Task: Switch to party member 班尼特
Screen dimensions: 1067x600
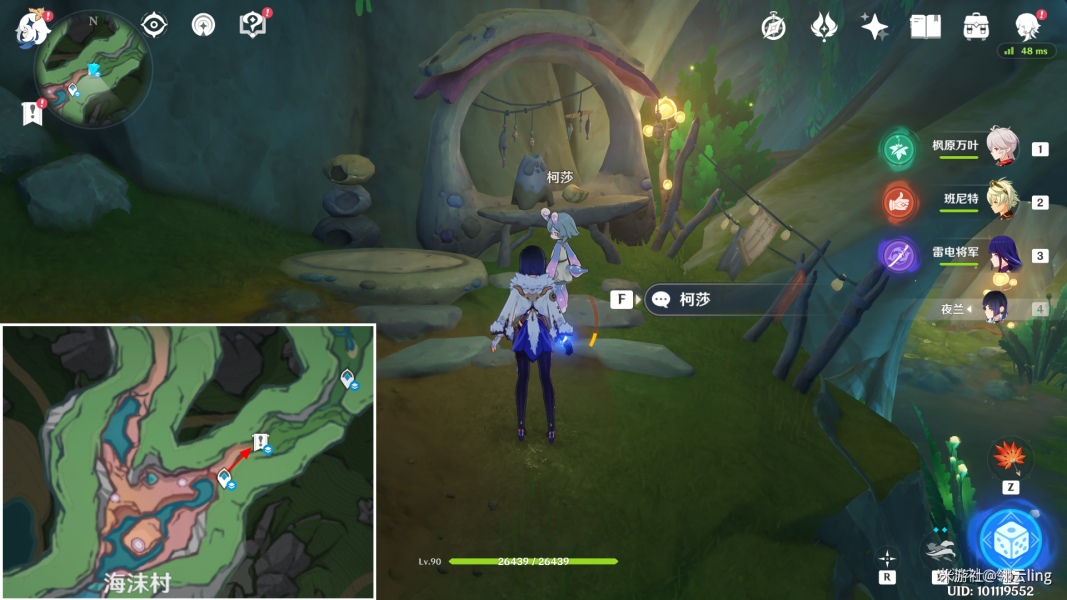Action: click(1001, 201)
